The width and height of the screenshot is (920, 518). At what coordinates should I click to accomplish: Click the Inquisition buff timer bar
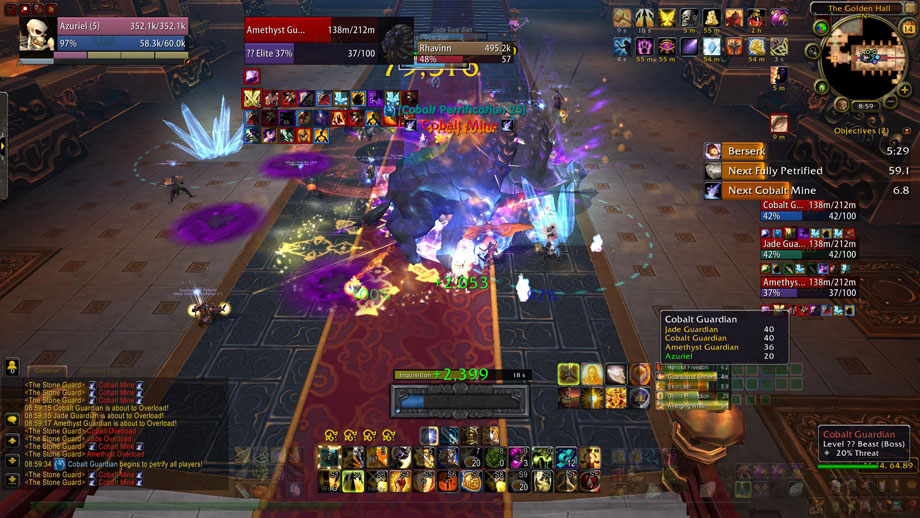pyautogui.click(x=460, y=375)
